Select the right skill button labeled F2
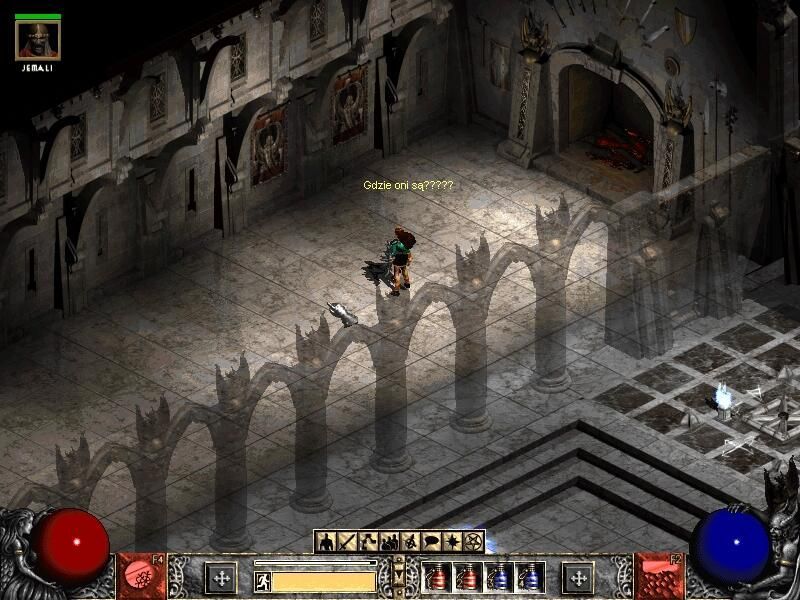This screenshot has width=800, height=600. (658, 577)
